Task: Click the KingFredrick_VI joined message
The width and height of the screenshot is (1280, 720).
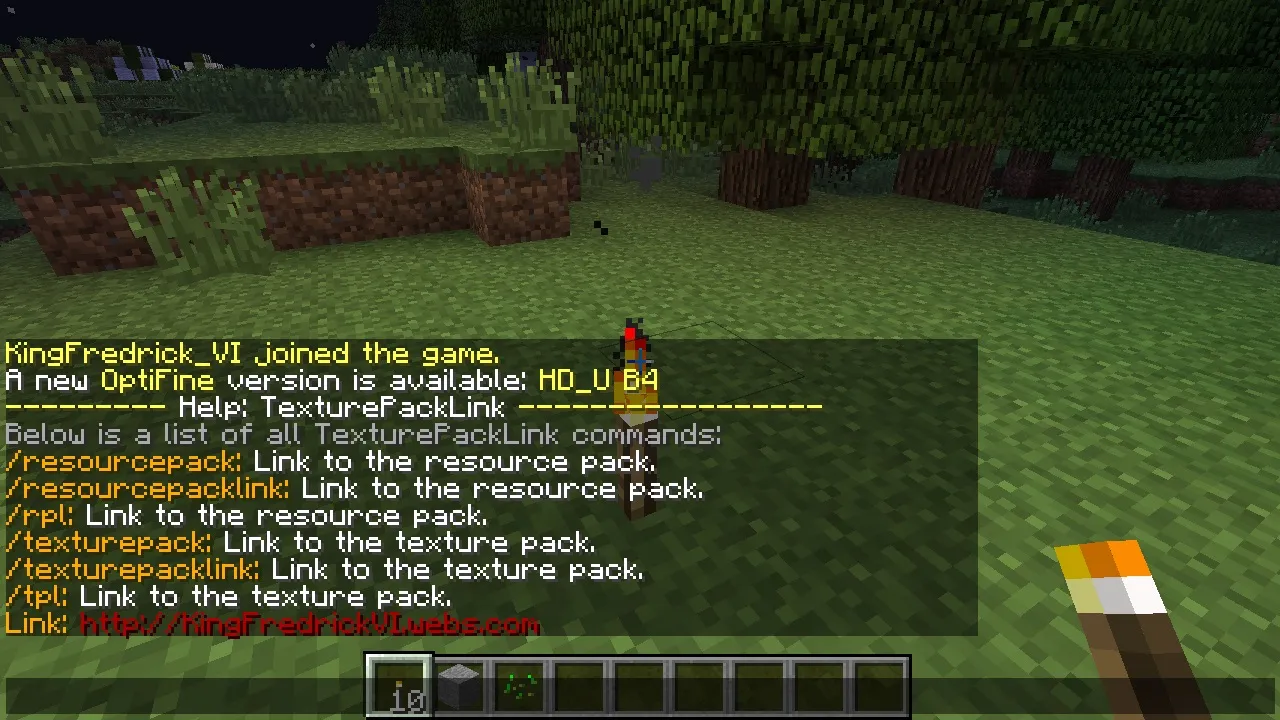Action: pyautogui.click(x=250, y=353)
